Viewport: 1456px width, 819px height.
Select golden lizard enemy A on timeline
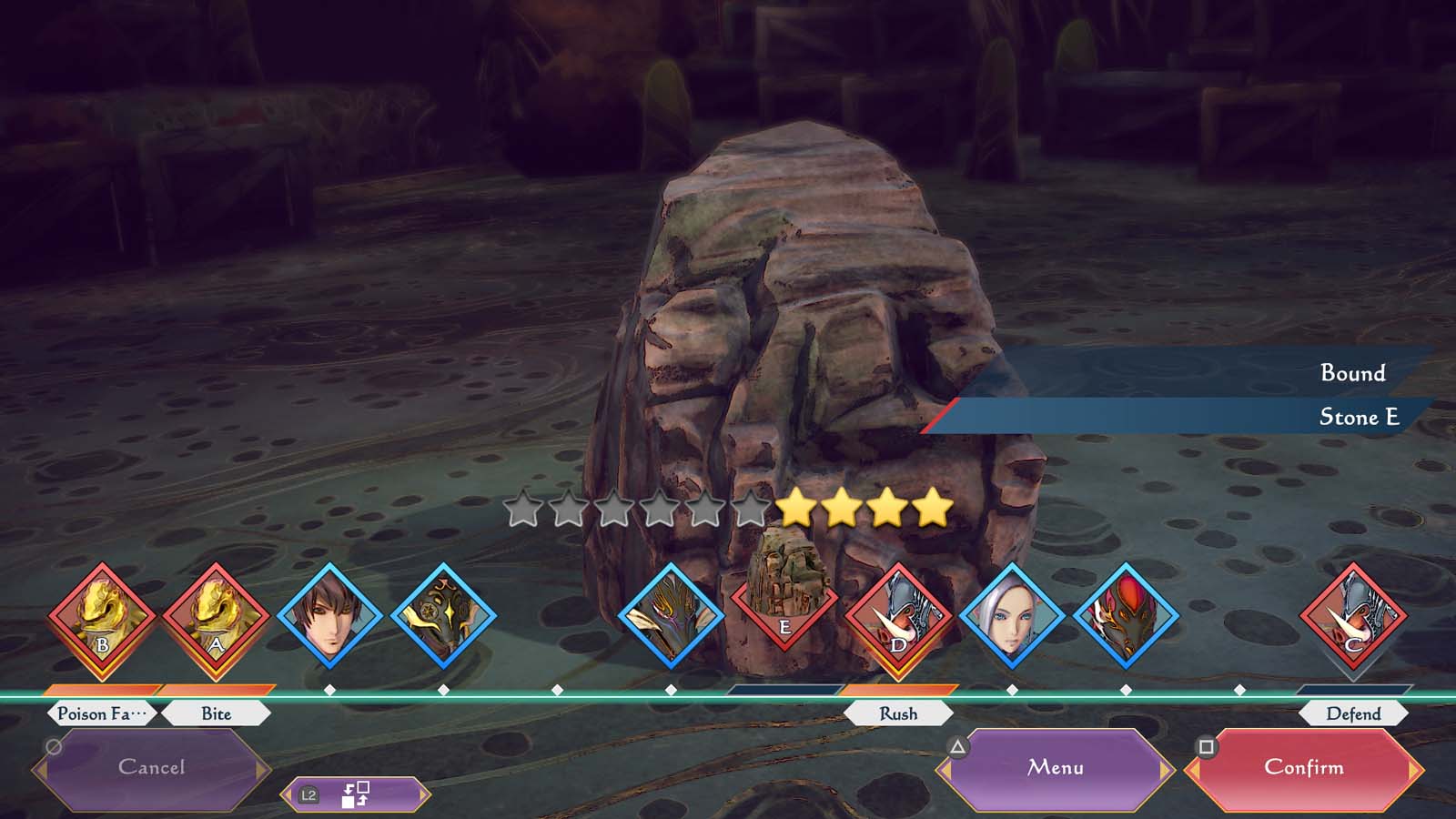tap(216, 619)
